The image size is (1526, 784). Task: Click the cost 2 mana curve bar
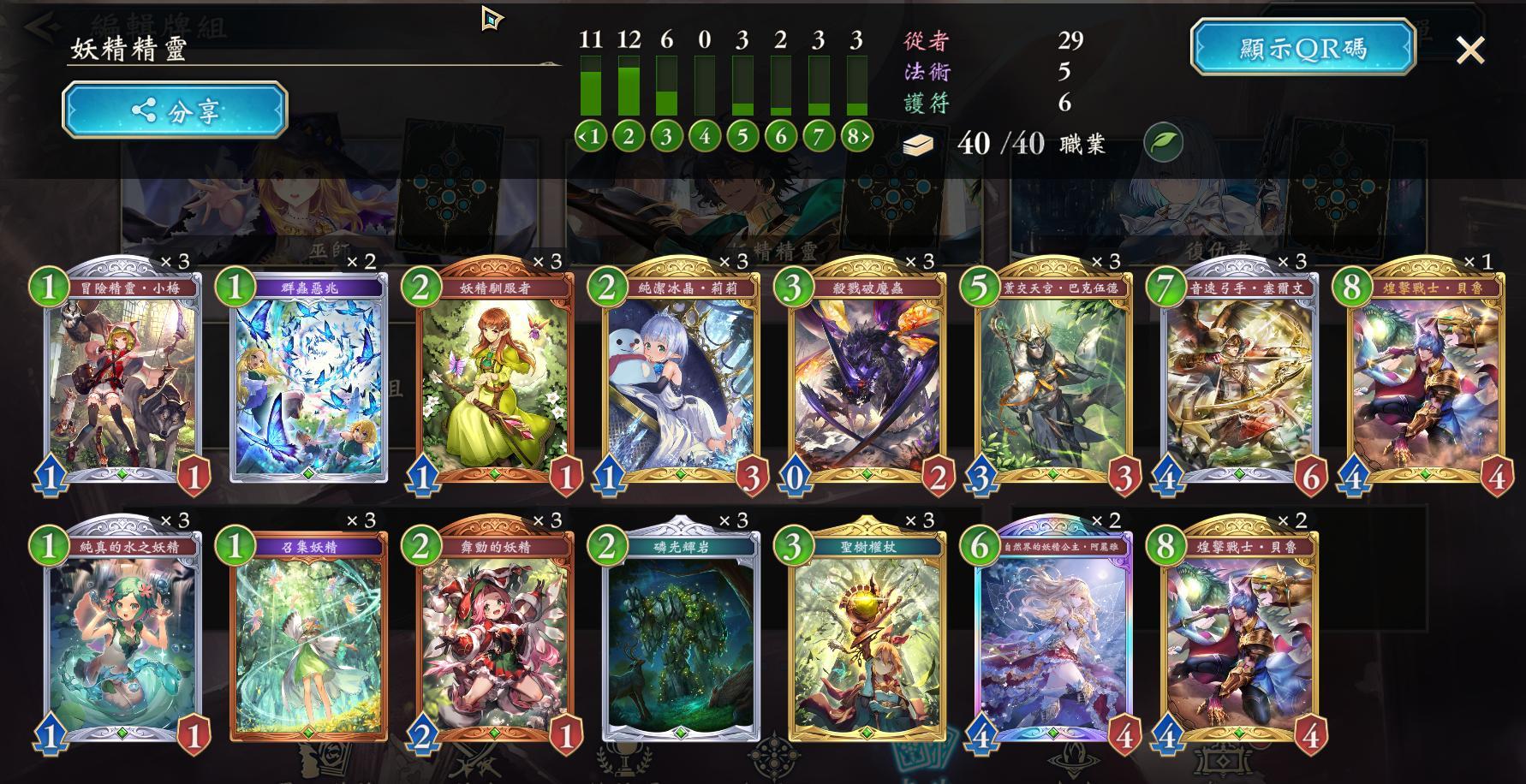pos(628,86)
